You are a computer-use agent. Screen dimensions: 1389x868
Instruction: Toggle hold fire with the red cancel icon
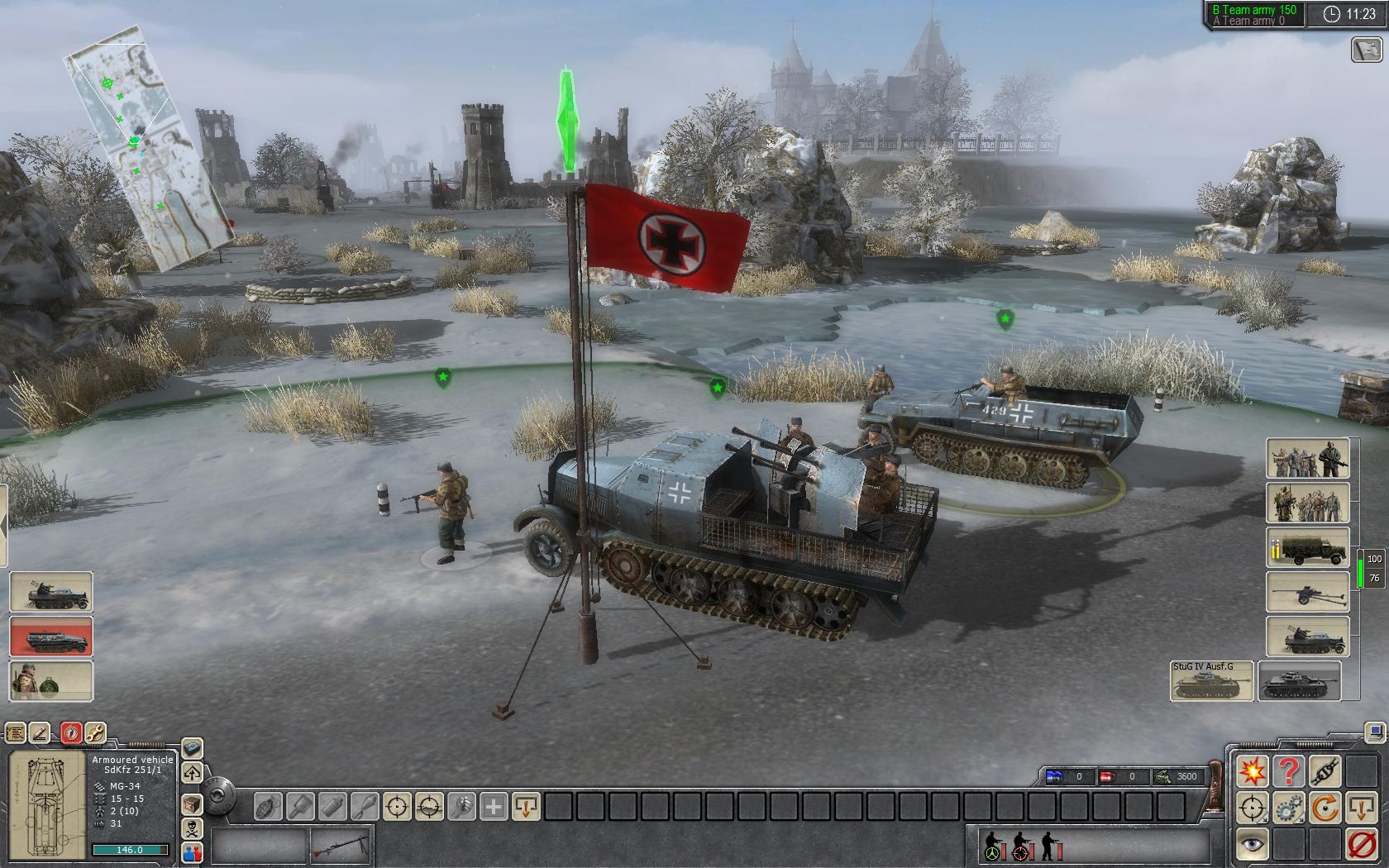click(1361, 844)
